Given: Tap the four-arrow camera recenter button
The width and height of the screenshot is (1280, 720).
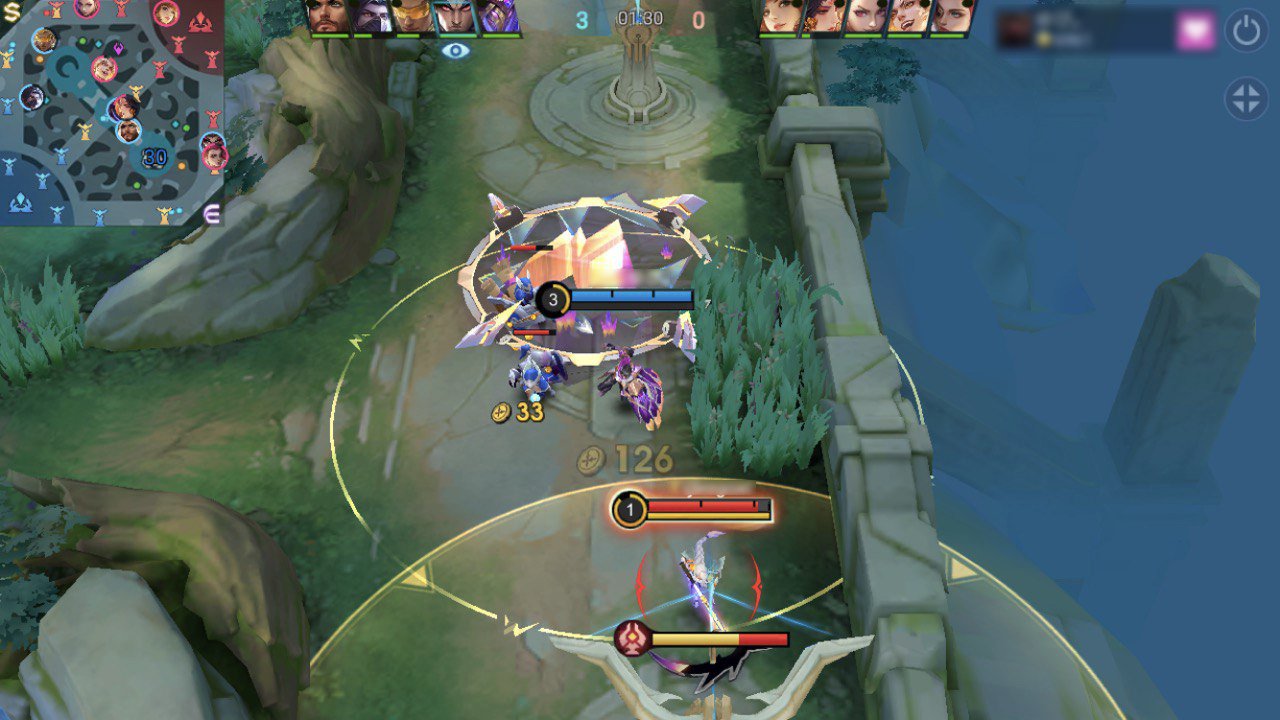Looking at the screenshot, I should 1246,100.
